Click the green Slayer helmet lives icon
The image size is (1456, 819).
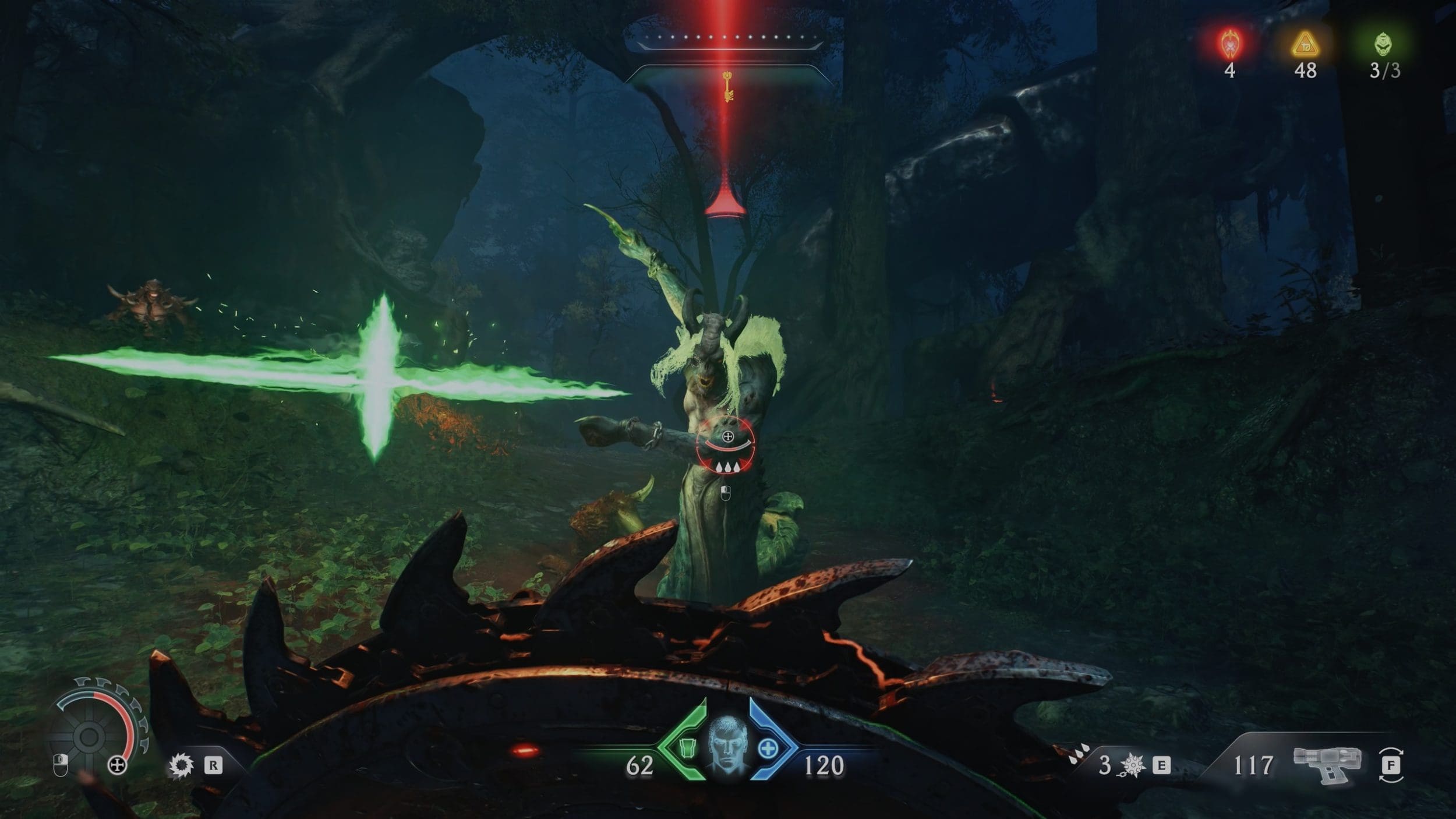(1384, 44)
